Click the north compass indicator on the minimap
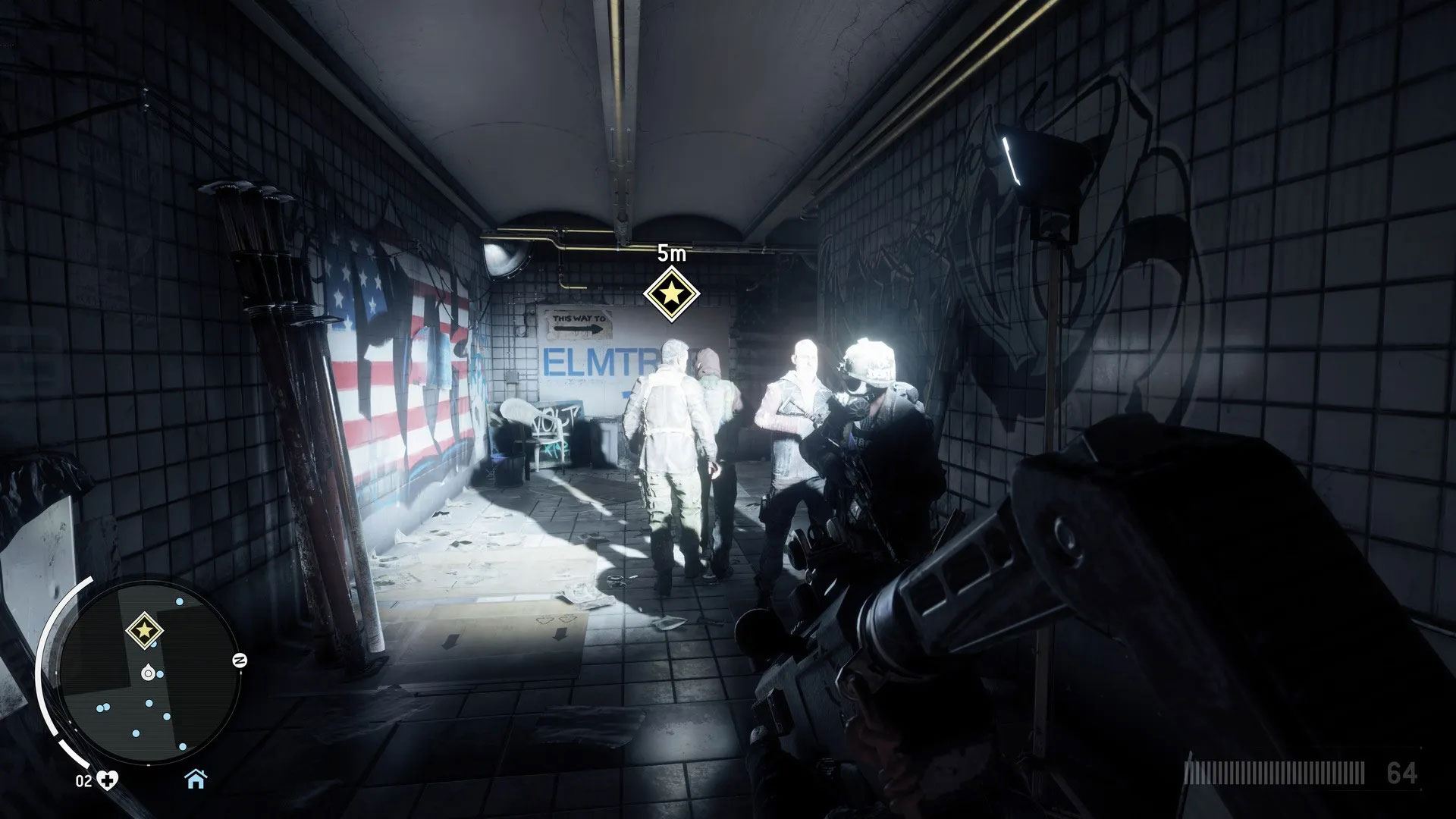 point(240,660)
